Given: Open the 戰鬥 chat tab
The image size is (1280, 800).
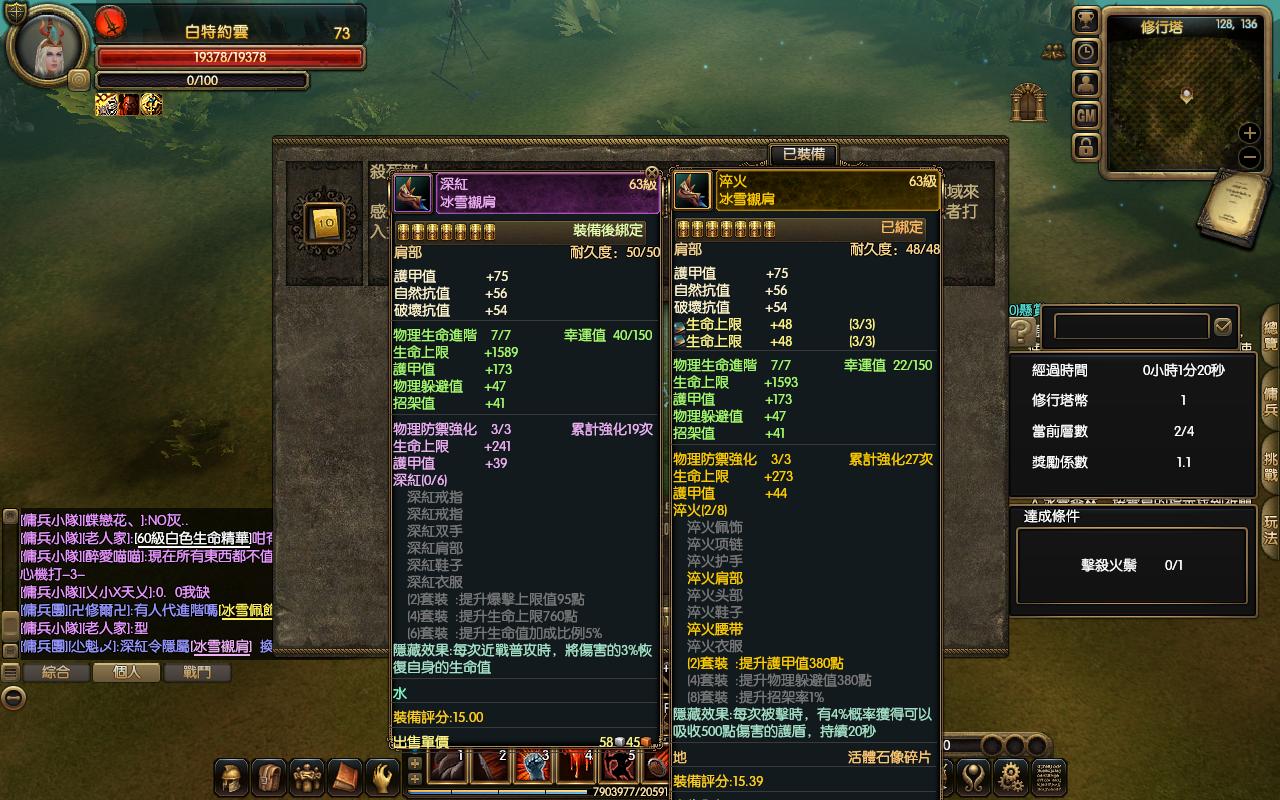Looking at the screenshot, I should [x=197, y=673].
